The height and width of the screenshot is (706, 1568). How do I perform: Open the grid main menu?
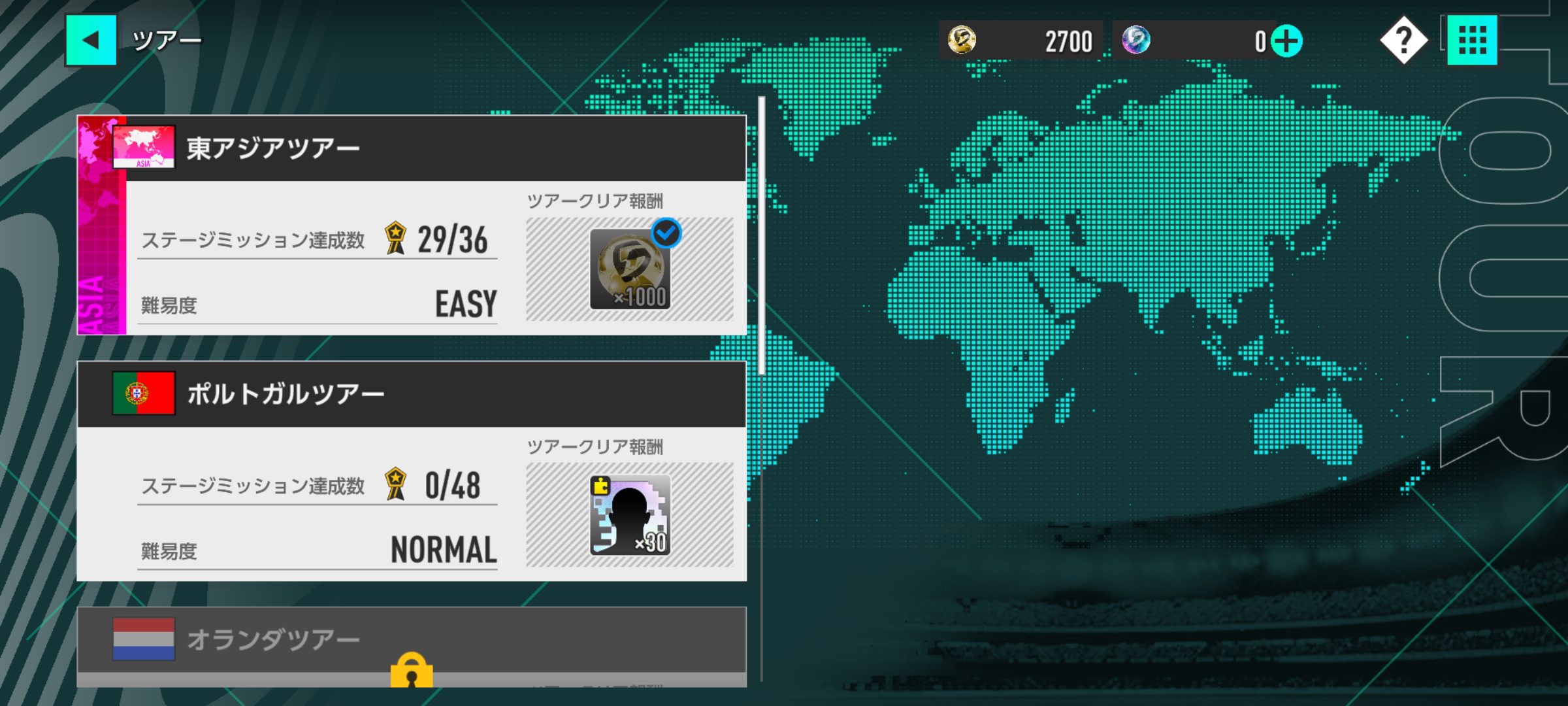pos(1472,41)
